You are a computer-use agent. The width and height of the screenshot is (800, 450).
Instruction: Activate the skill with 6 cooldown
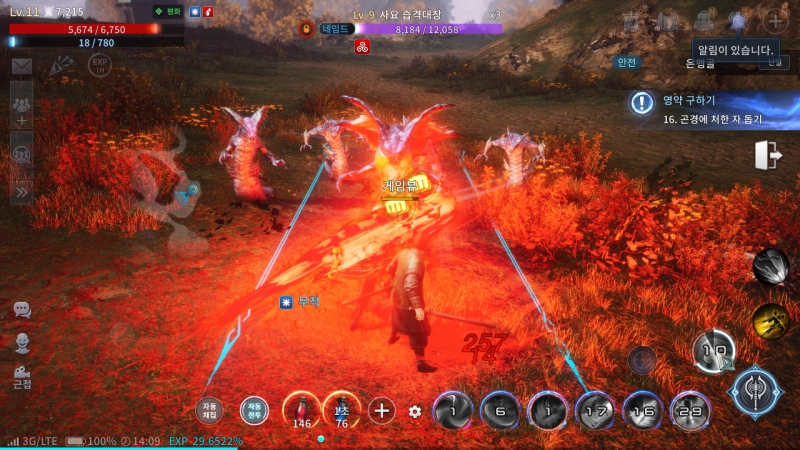click(499, 410)
